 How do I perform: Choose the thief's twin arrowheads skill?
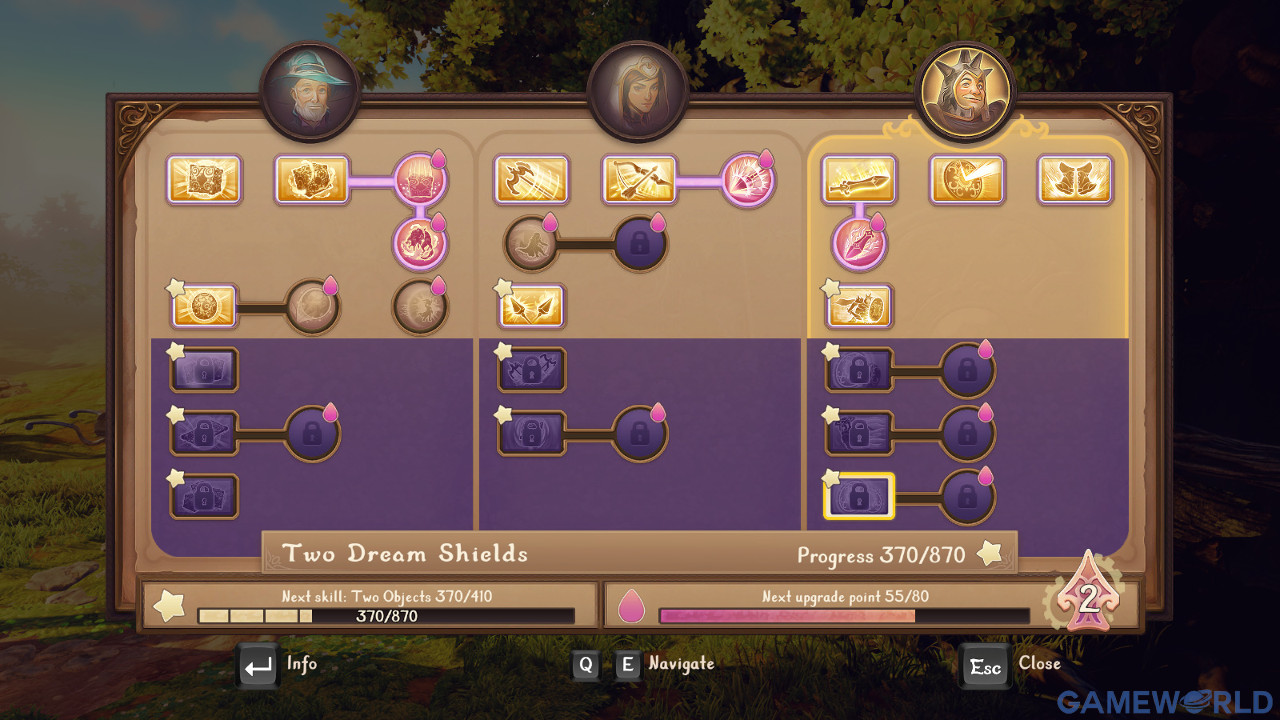tap(531, 306)
